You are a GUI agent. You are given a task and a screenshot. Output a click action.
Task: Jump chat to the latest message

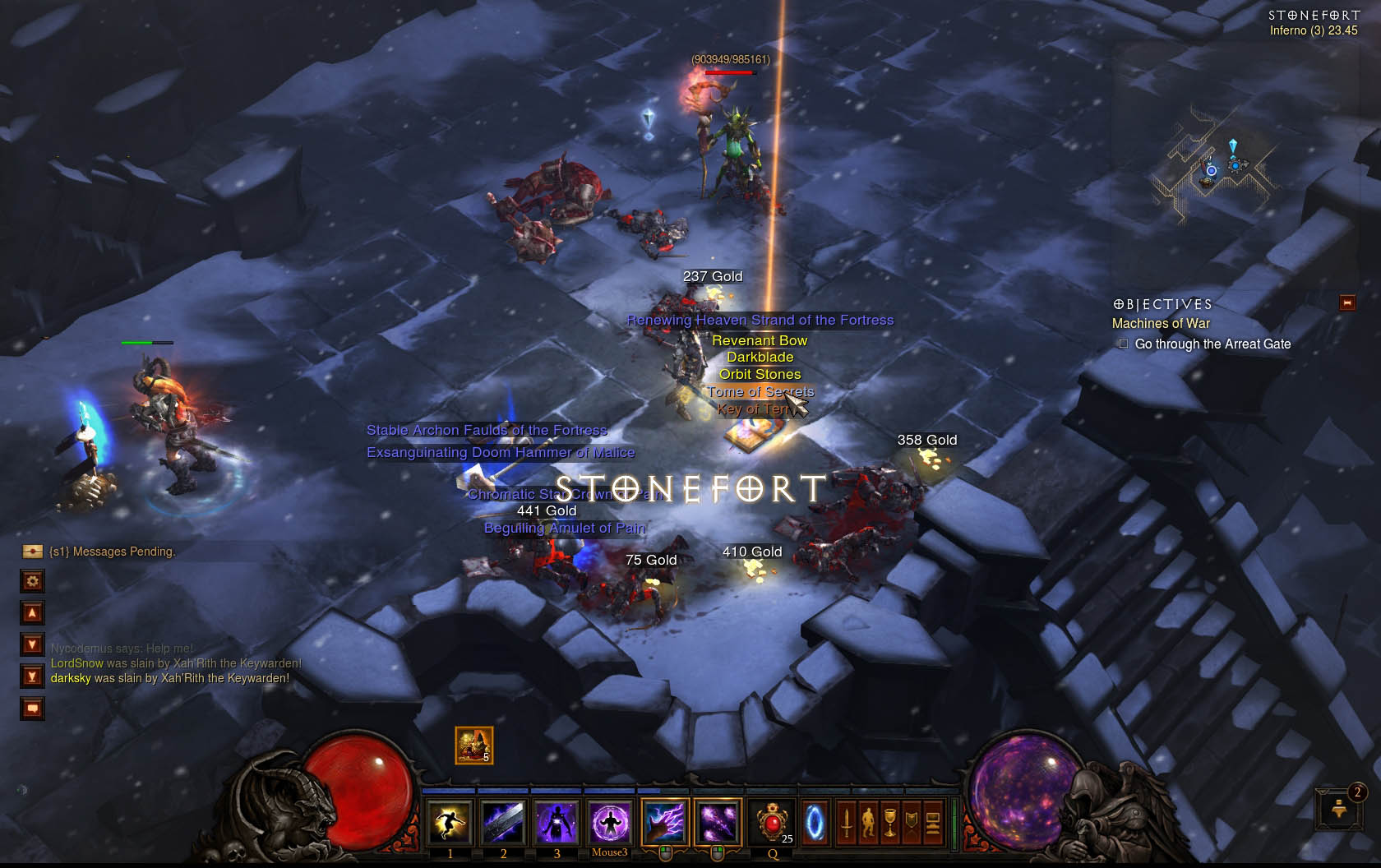(32, 676)
